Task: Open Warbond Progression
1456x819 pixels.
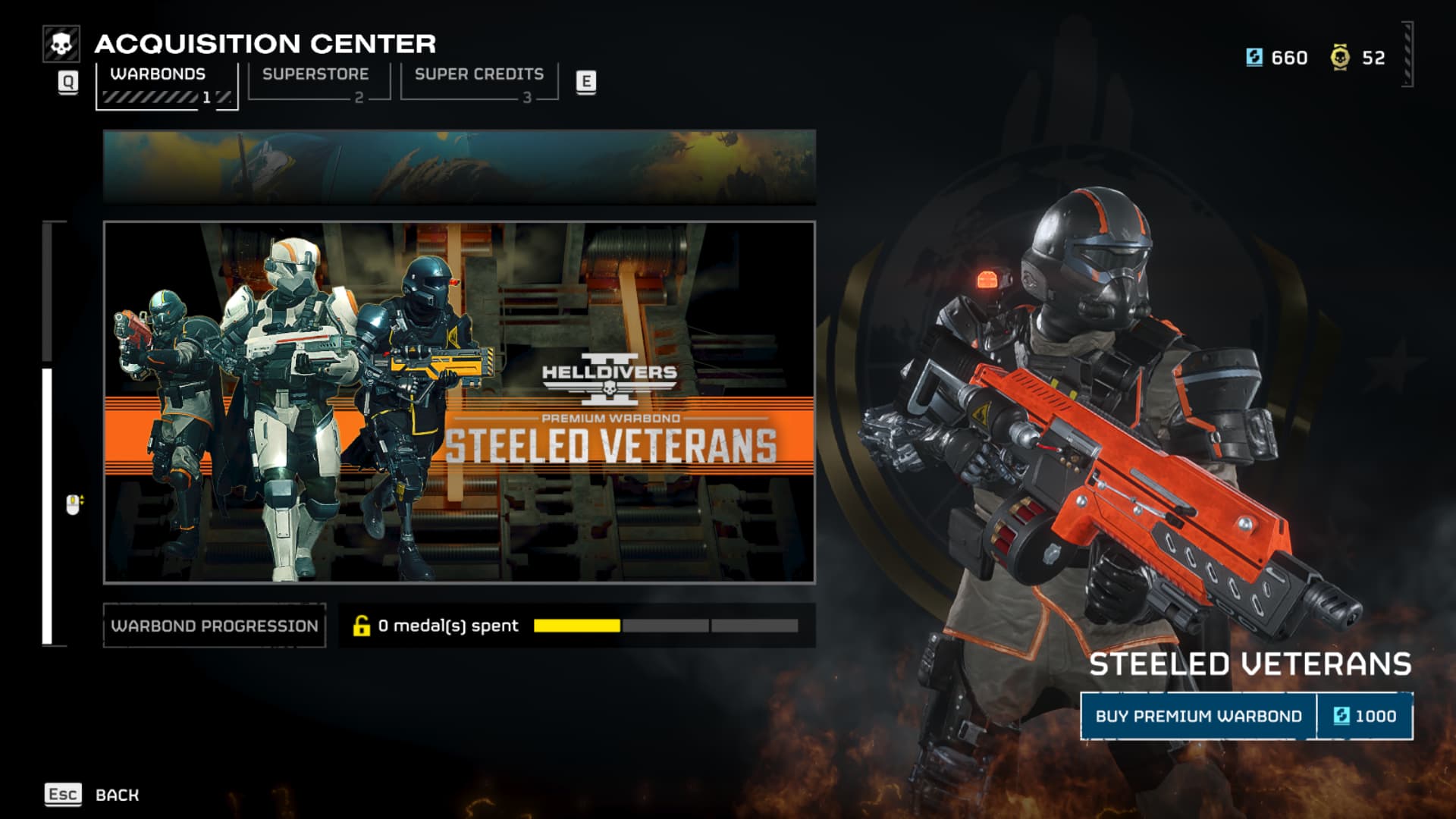Action: (215, 626)
